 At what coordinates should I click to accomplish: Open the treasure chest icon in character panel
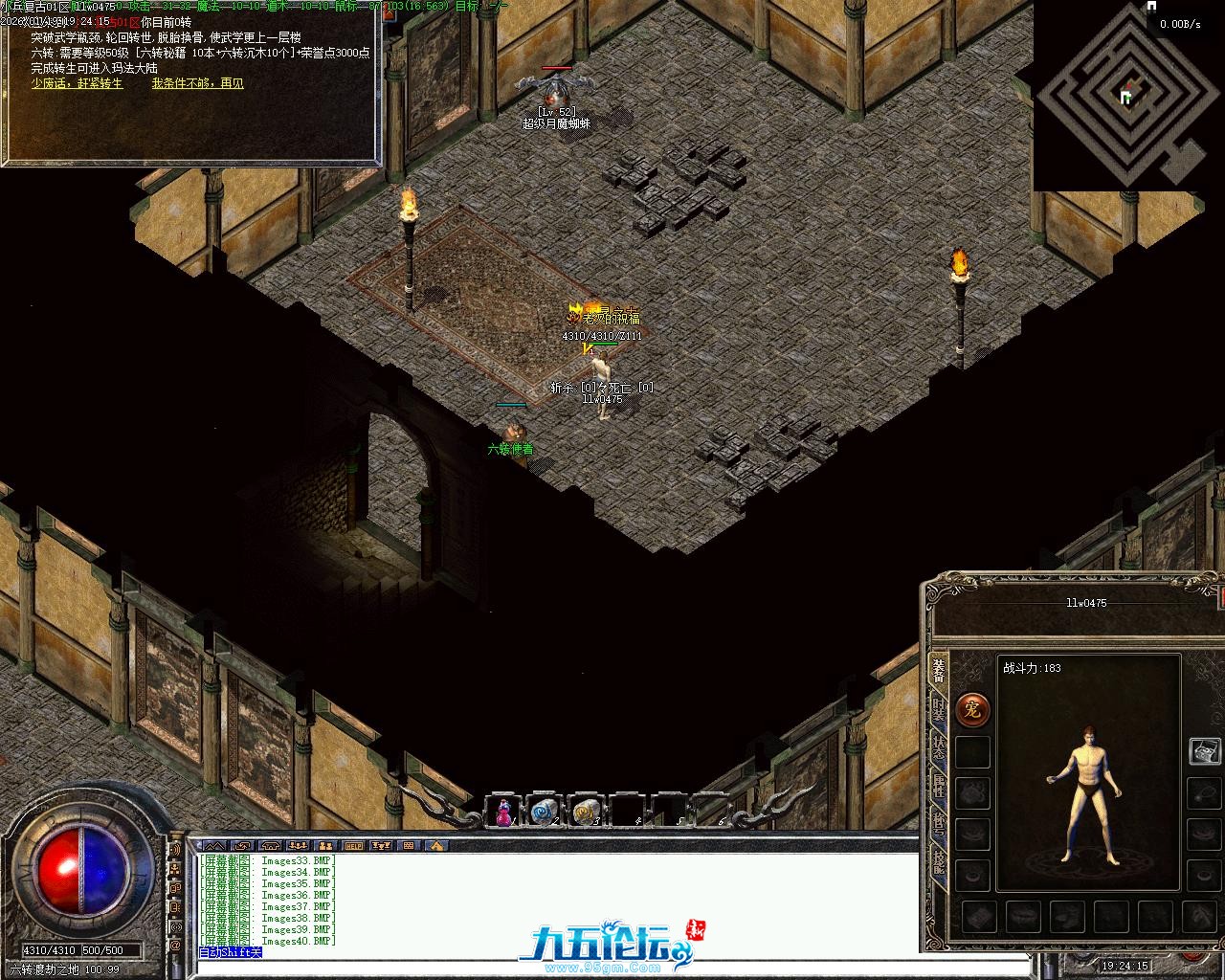(1204, 751)
